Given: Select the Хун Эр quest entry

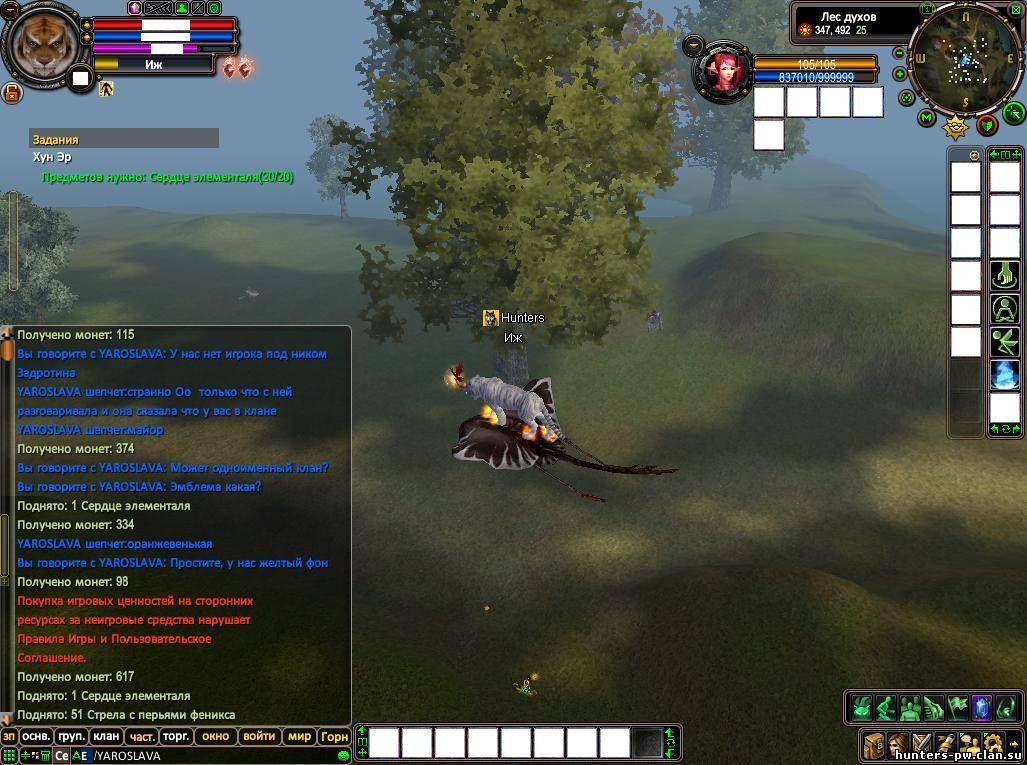Looking at the screenshot, I should (52, 157).
